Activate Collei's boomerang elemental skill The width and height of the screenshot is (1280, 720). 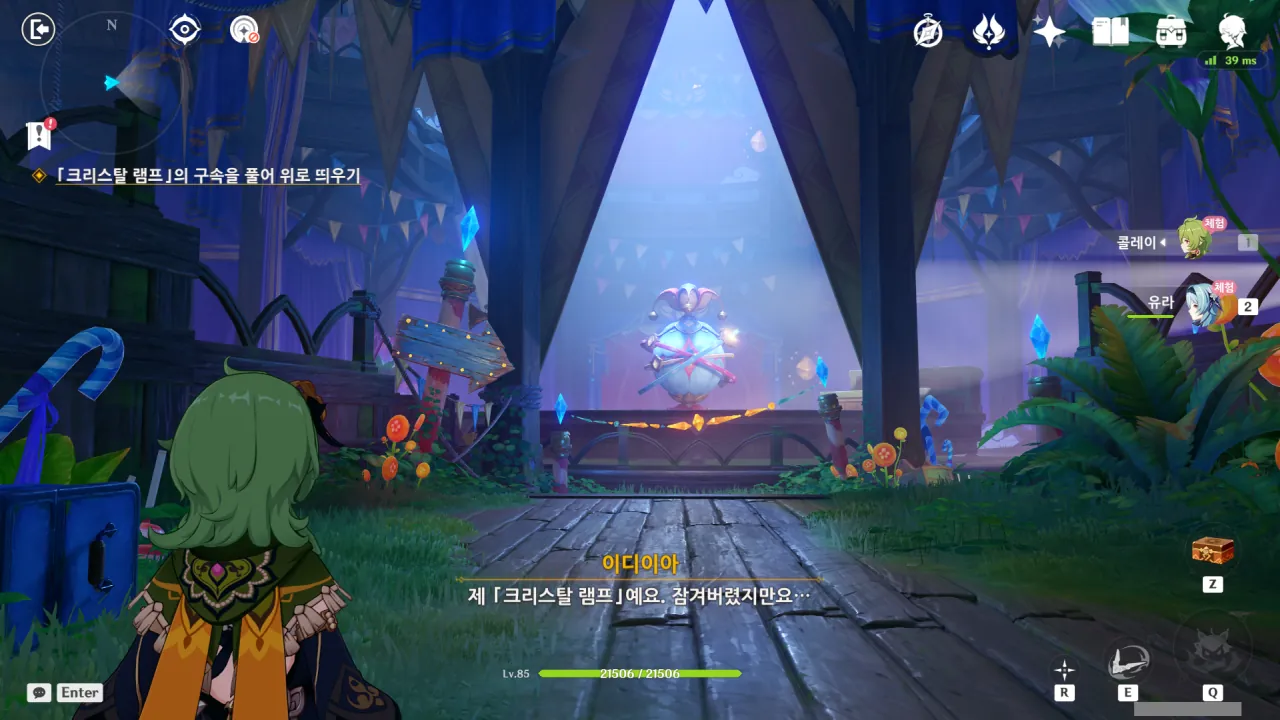1127,660
